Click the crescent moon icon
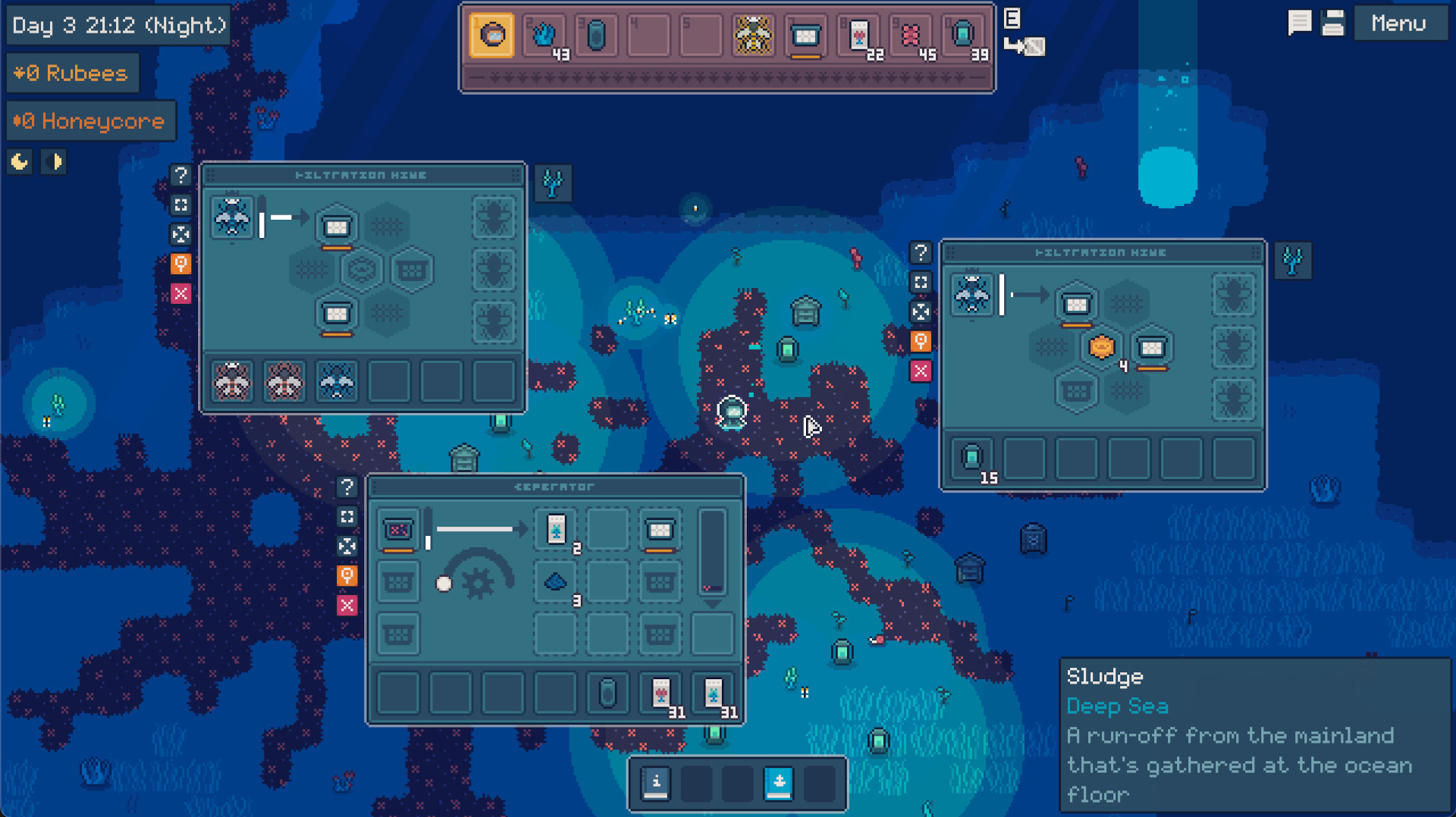 [x=20, y=161]
